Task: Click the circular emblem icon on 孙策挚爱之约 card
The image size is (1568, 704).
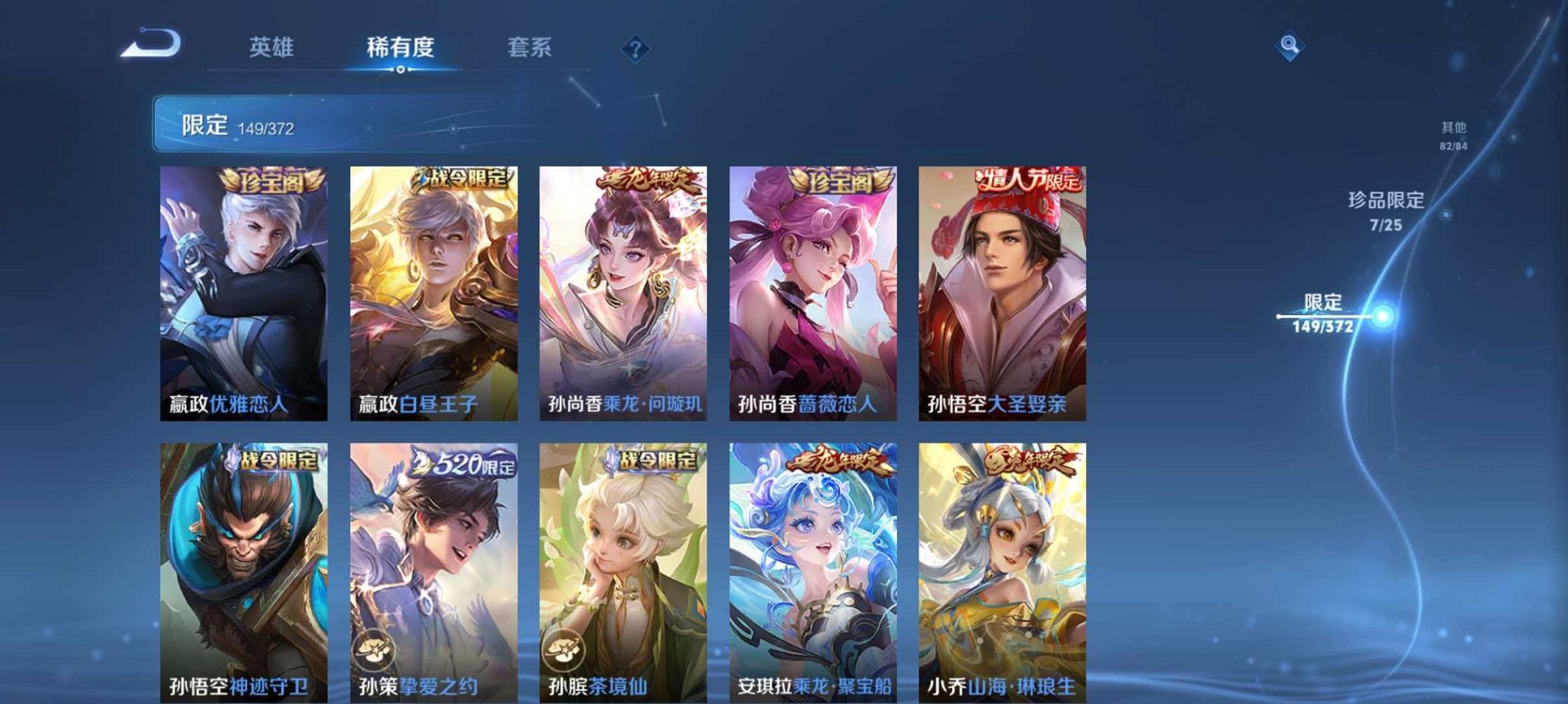Action: point(376,648)
